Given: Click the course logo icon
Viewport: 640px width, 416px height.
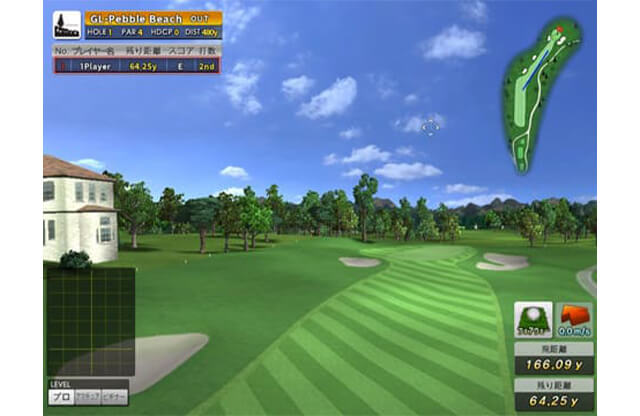Looking at the screenshot, I should [x=67, y=25].
